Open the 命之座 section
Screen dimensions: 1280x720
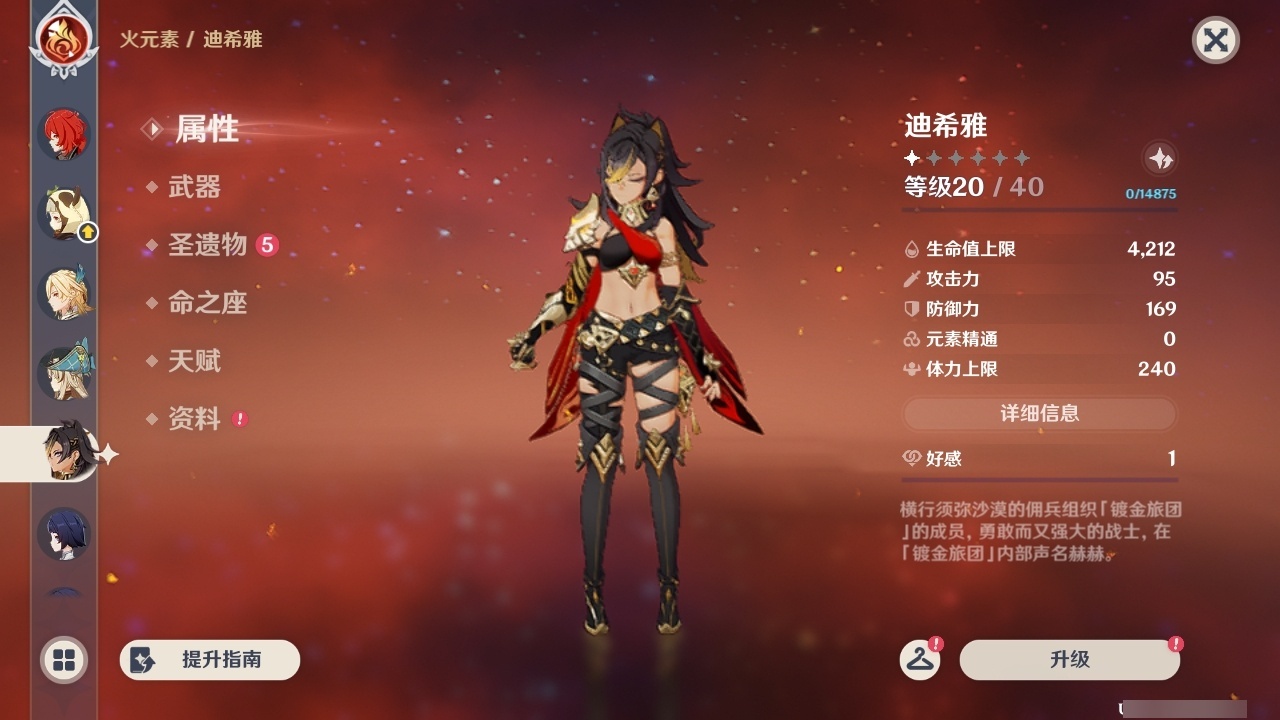tap(210, 304)
